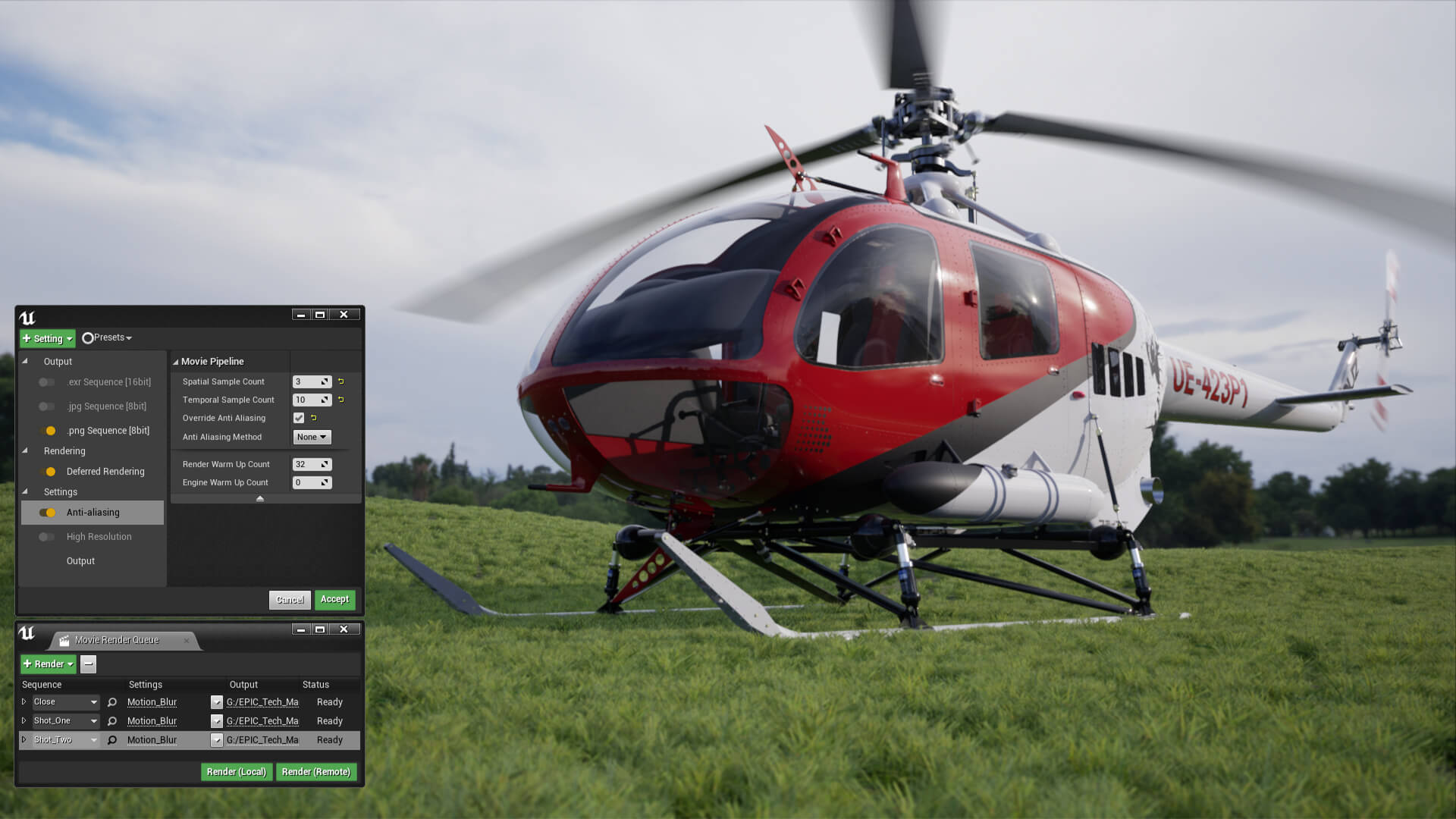This screenshot has width=1456, height=819.
Task: Click the magnifier icon on the Close row
Action: click(111, 701)
